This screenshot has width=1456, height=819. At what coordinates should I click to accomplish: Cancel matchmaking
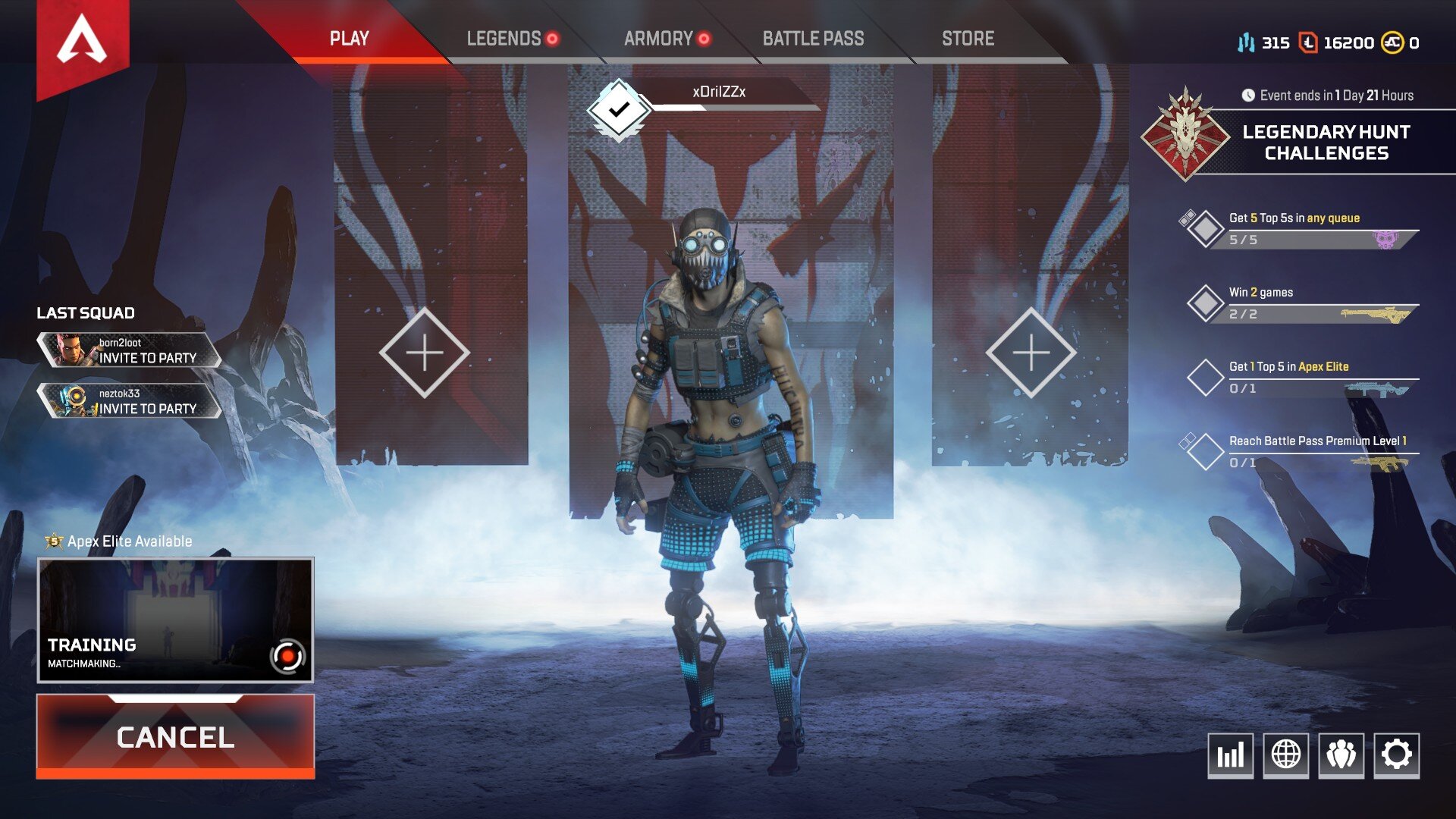175,736
